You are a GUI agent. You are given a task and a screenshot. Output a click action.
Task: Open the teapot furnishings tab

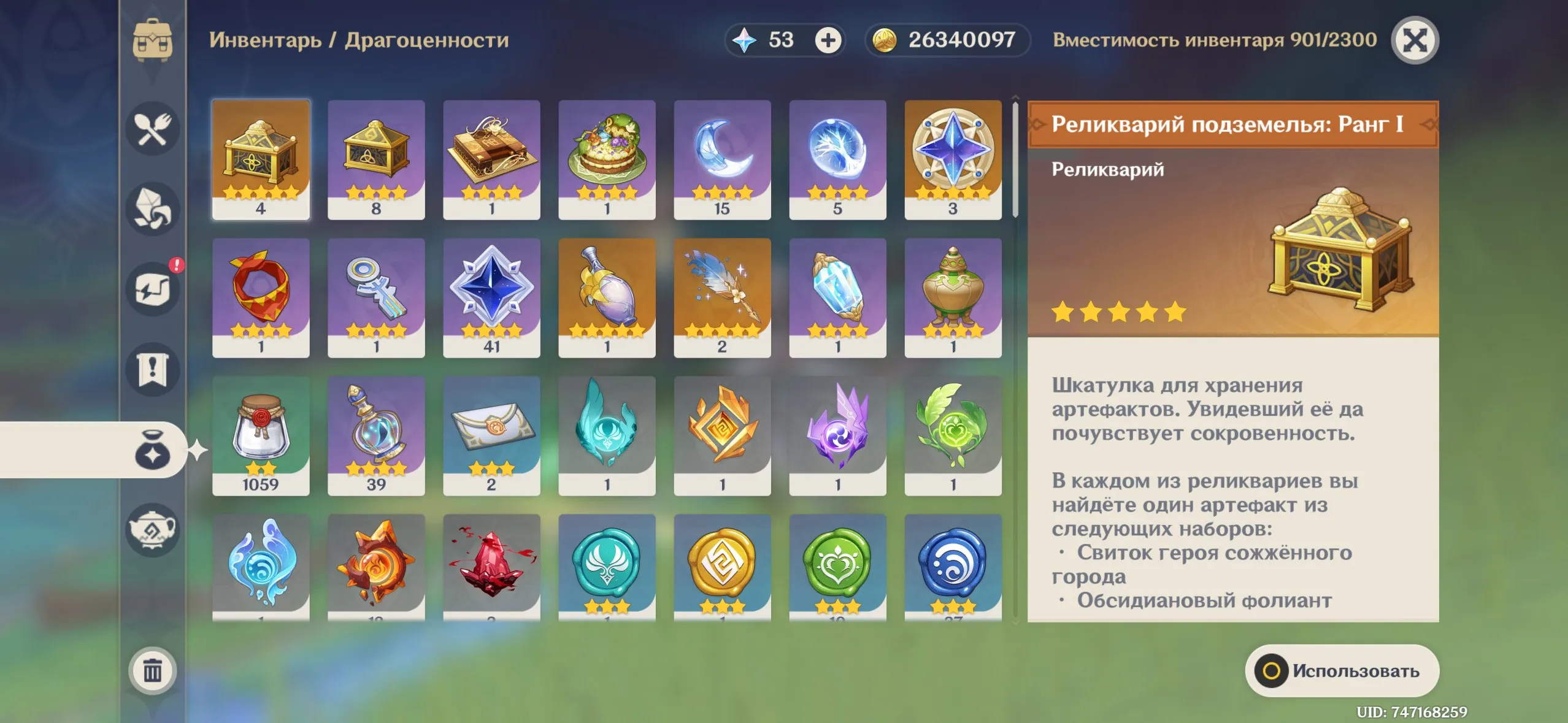click(152, 529)
